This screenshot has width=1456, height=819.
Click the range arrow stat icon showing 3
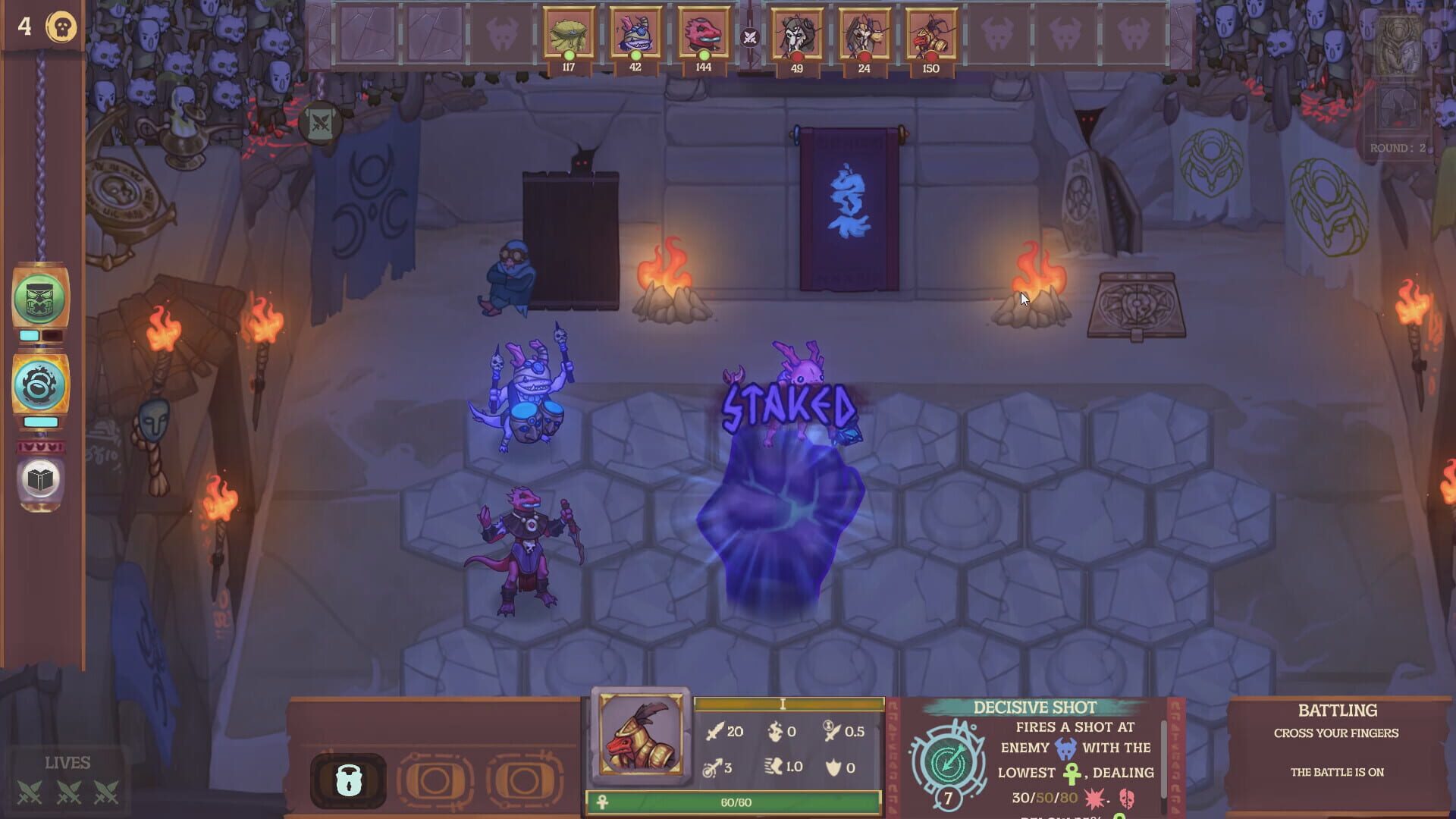pos(714,766)
